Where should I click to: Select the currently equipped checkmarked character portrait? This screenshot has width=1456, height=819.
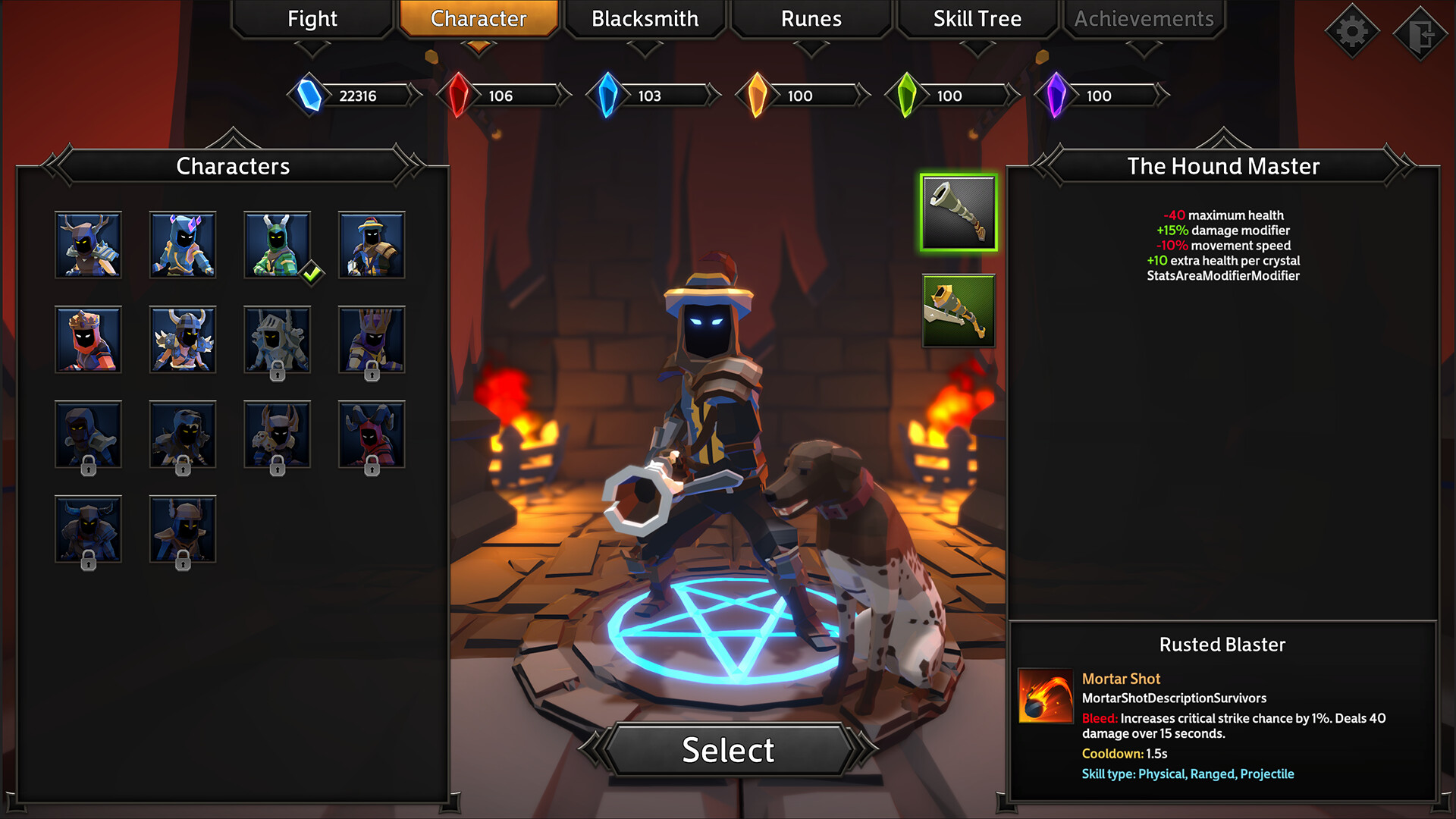click(277, 244)
